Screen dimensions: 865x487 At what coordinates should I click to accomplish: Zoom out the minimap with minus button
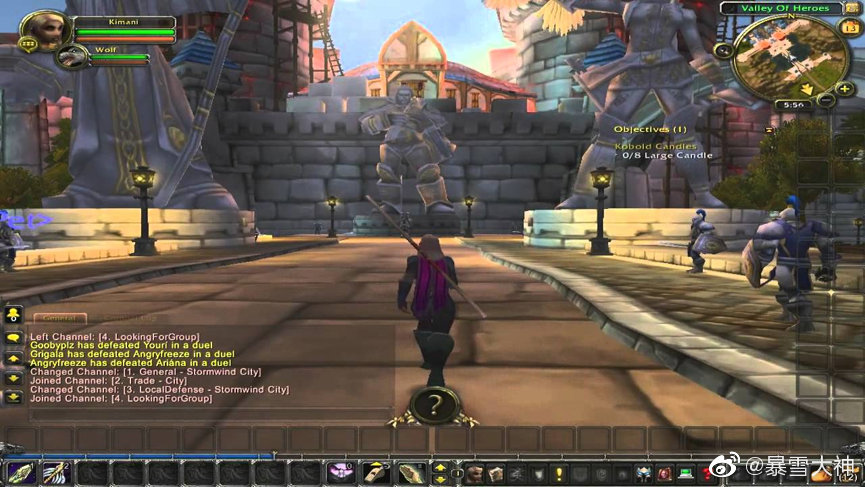pyautogui.click(x=827, y=100)
